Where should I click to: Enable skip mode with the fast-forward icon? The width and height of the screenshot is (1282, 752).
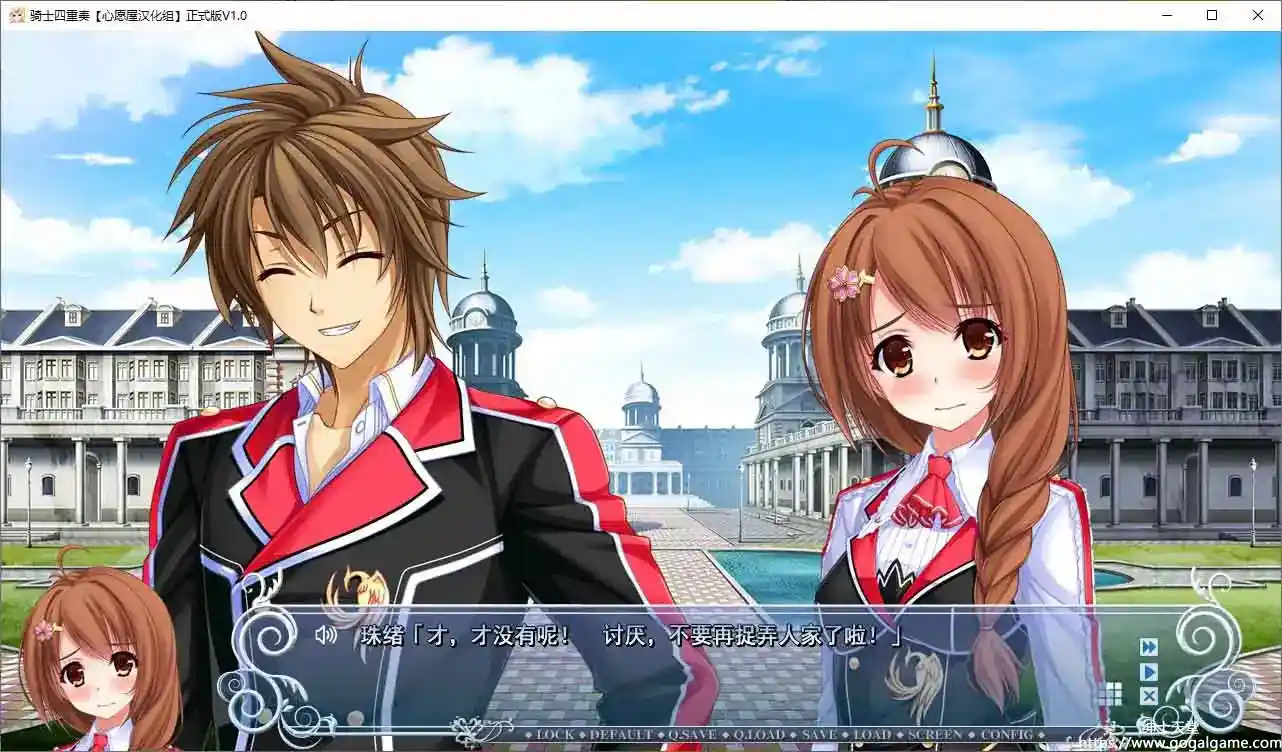tap(1149, 647)
